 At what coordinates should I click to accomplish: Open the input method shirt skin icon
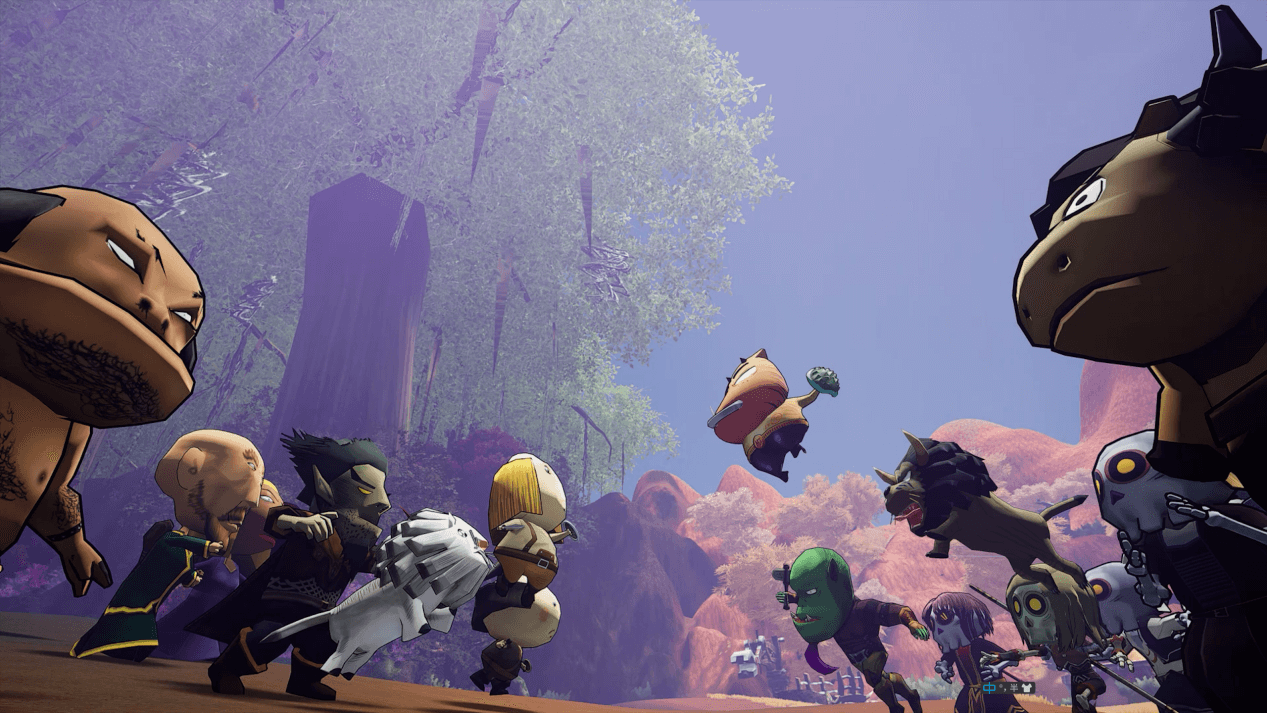click(1027, 688)
